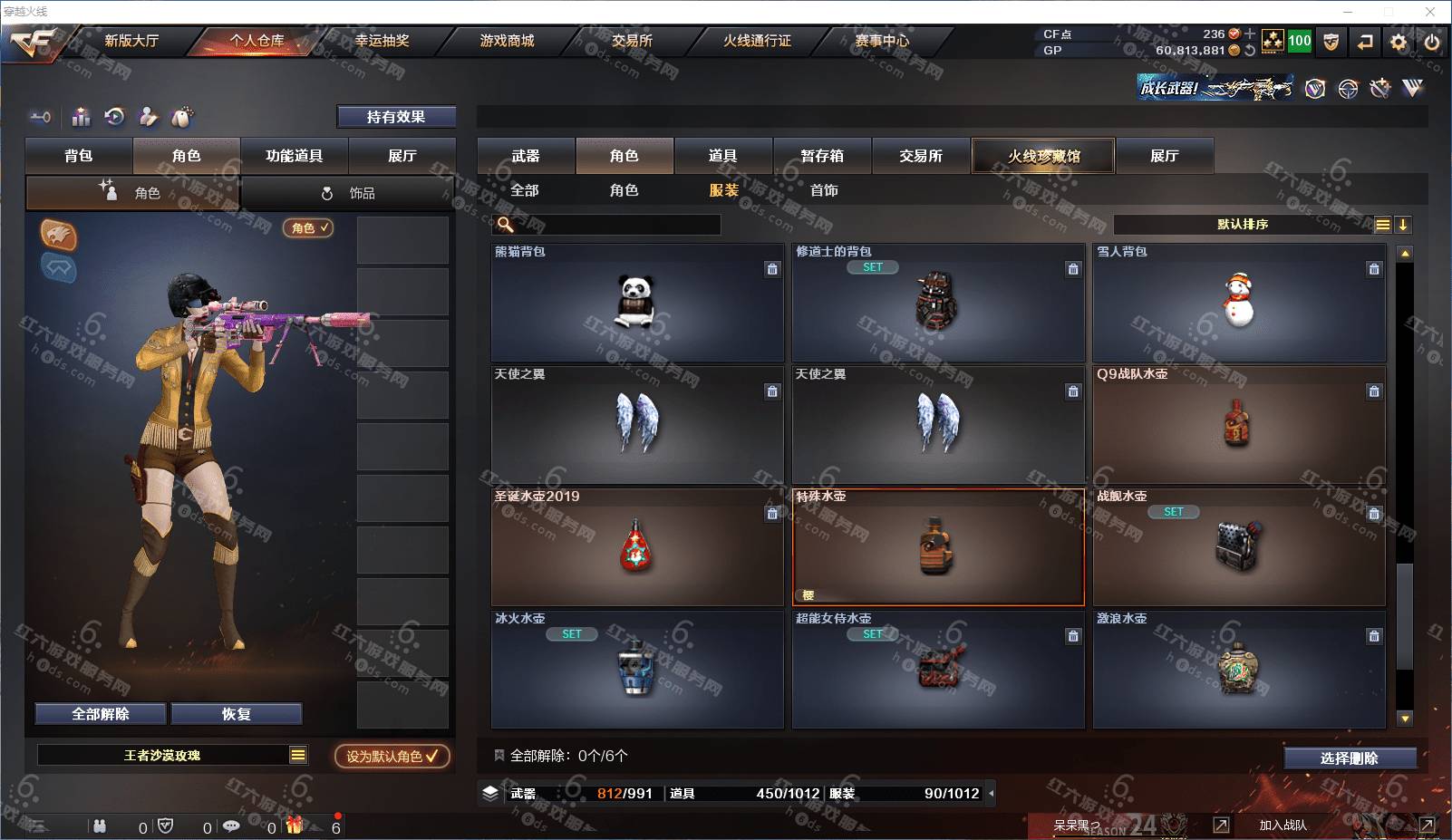Set character as default with 设为默认角色

point(392,756)
